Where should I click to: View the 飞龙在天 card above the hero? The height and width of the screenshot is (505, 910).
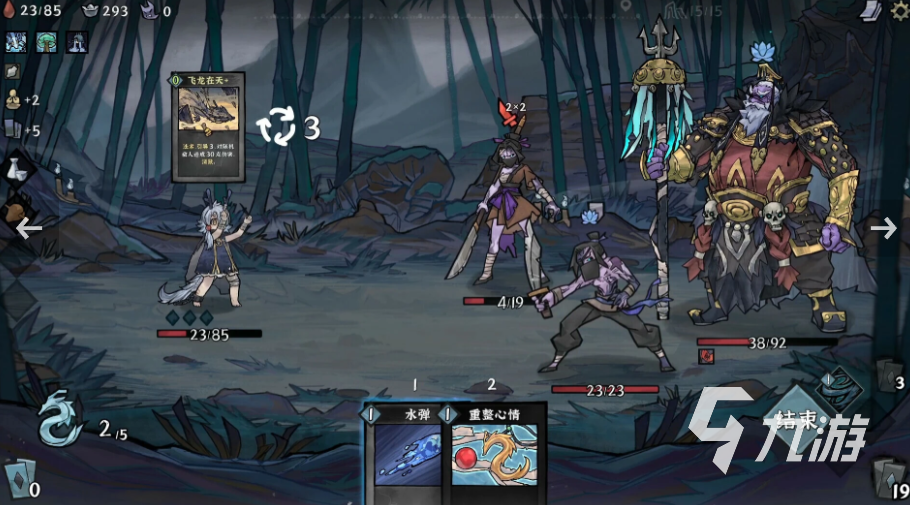[x=208, y=127]
